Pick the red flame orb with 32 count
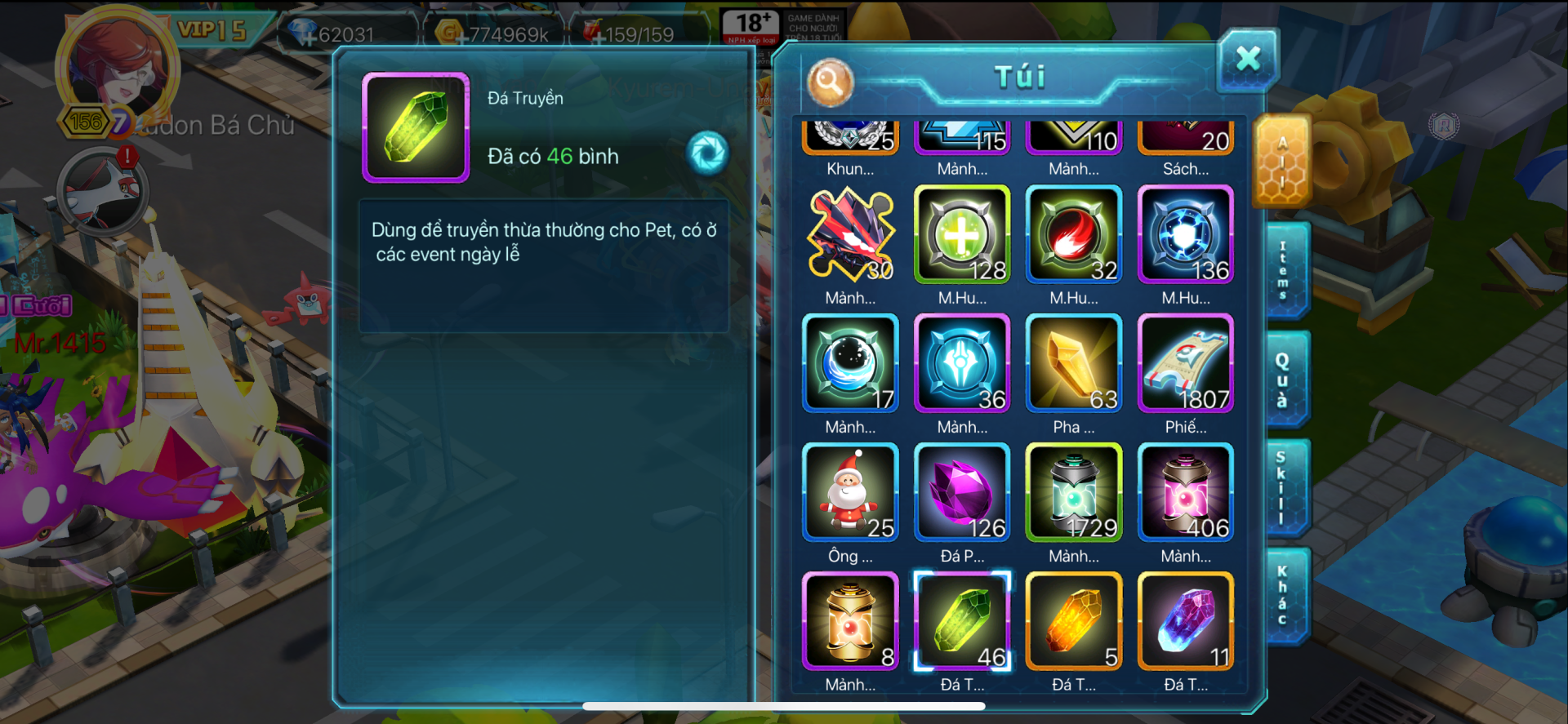The width and height of the screenshot is (1568, 724). (x=1074, y=234)
